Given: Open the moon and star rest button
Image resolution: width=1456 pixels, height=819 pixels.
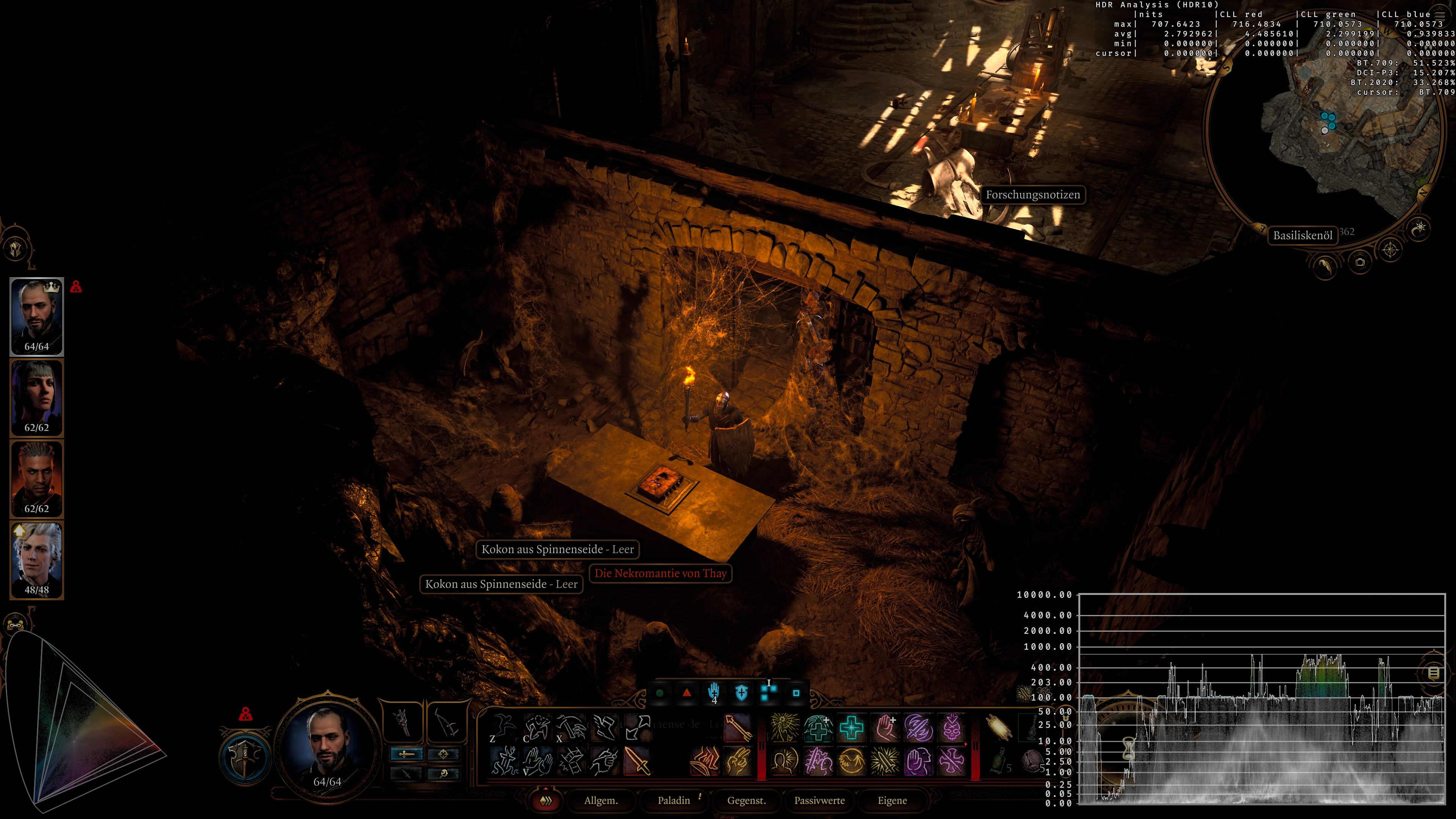Looking at the screenshot, I should (x=1419, y=229).
